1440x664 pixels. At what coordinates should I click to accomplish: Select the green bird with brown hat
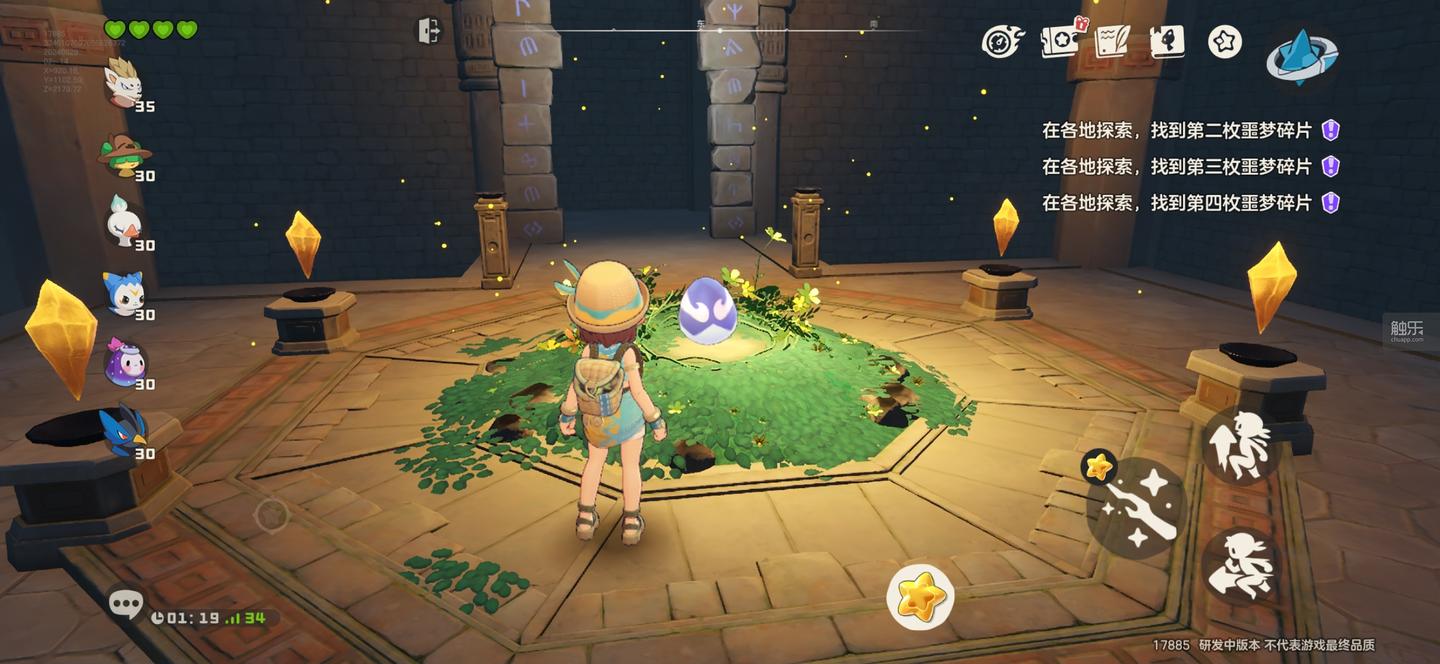click(x=124, y=153)
